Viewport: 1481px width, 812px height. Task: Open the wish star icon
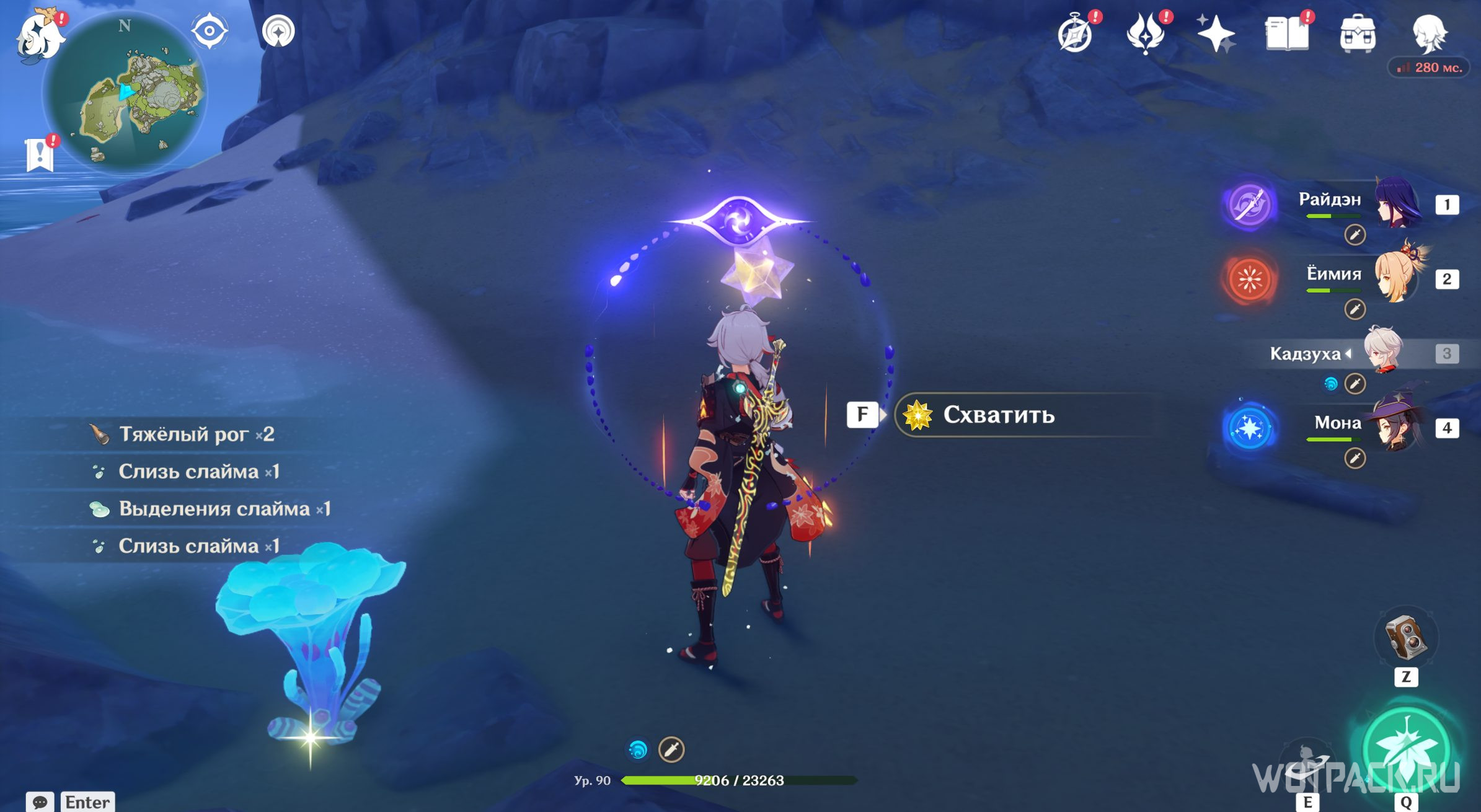click(1216, 33)
